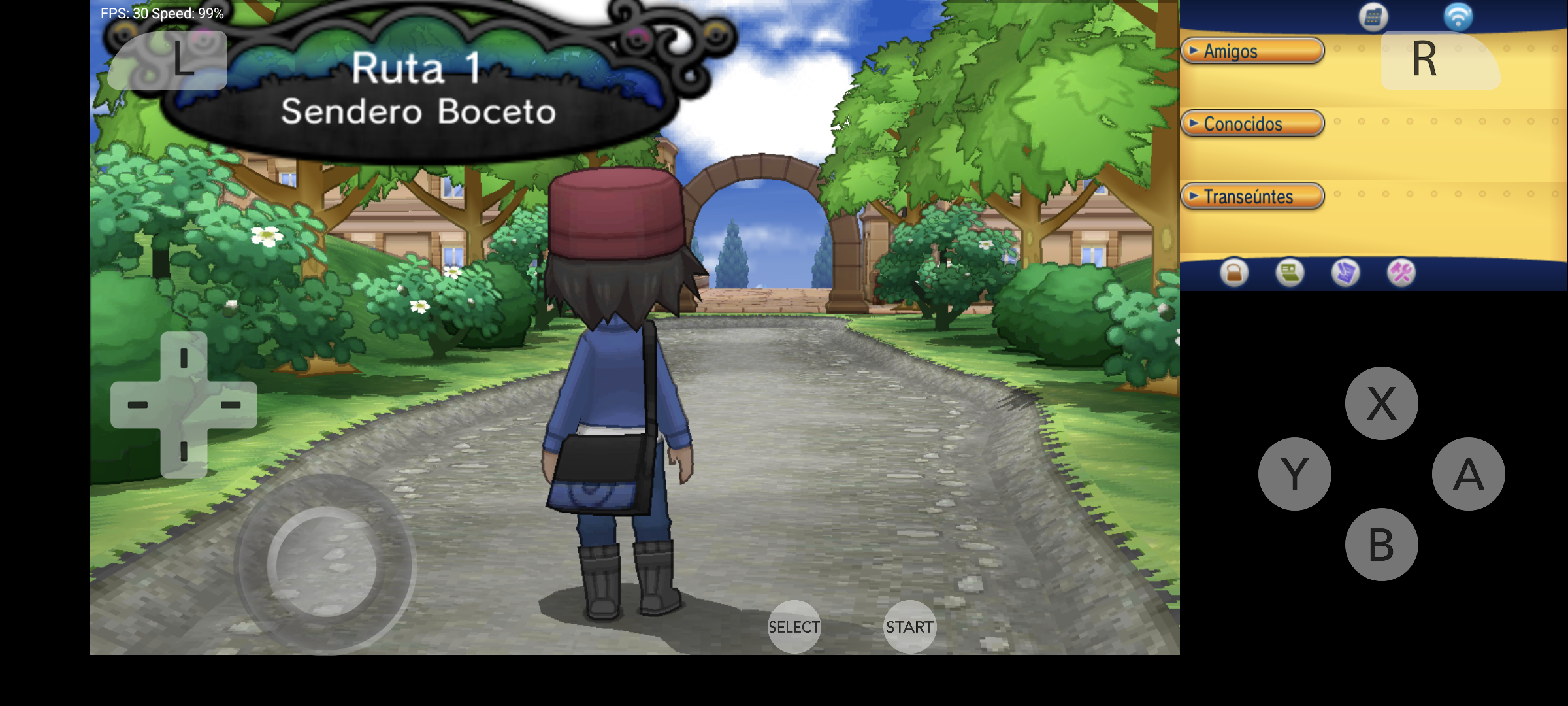This screenshot has width=1568, height=706.
Task: Tap the blue Wi-Fi connection icon
Action: [x=1458, y=17]
